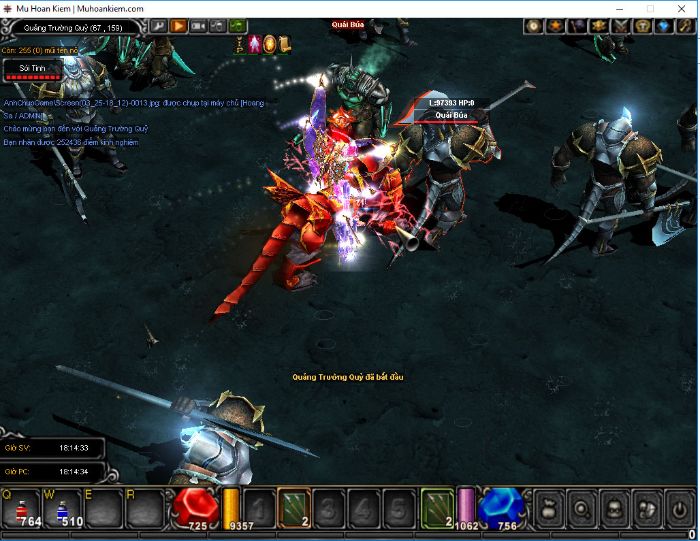Activate the orange play arrow button
The image size is (700, 541).
(x=178, y=26)
